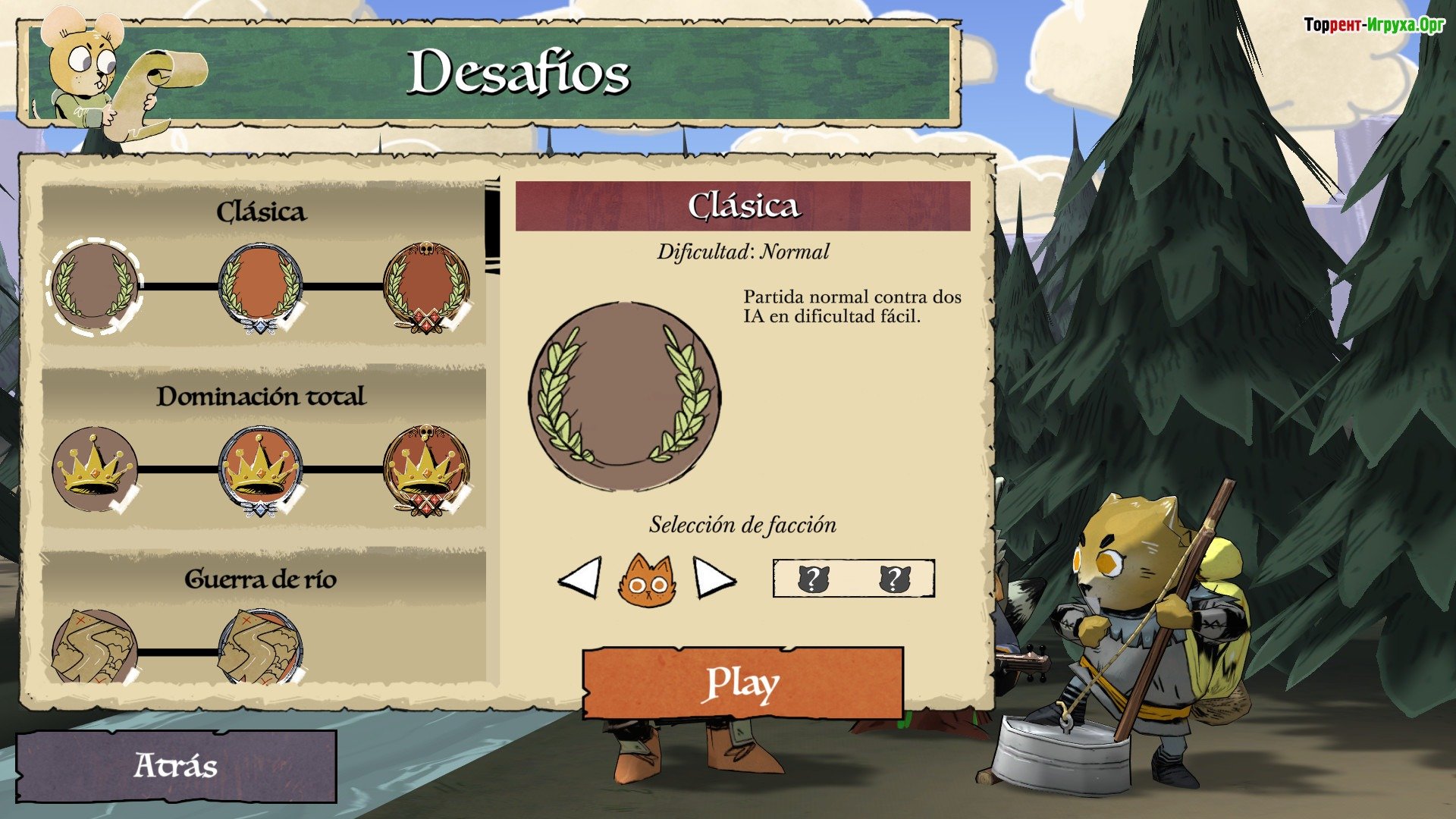
Task: Select the first Dominación total crown medal
Action: [x=95, y=469]
